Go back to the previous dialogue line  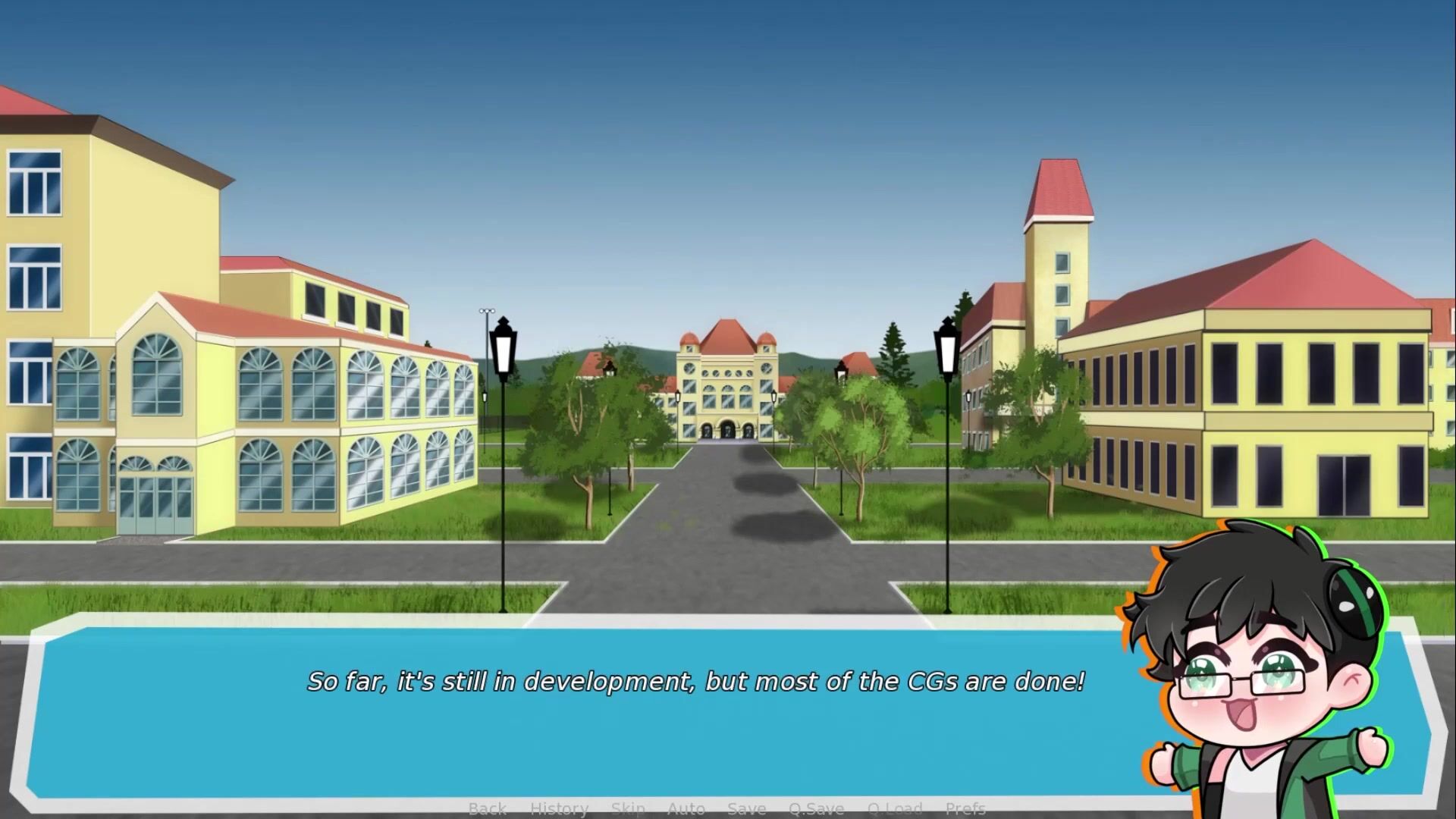point(487,808)
